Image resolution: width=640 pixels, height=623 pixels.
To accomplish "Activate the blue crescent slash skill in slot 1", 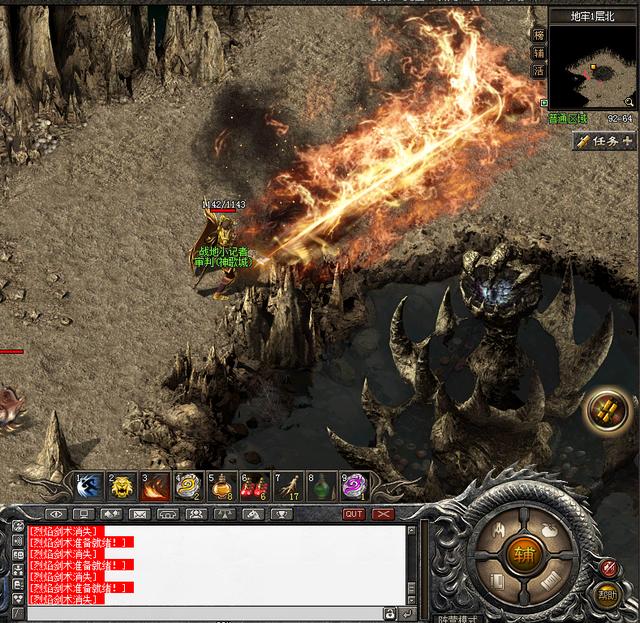I will (89, 487).
